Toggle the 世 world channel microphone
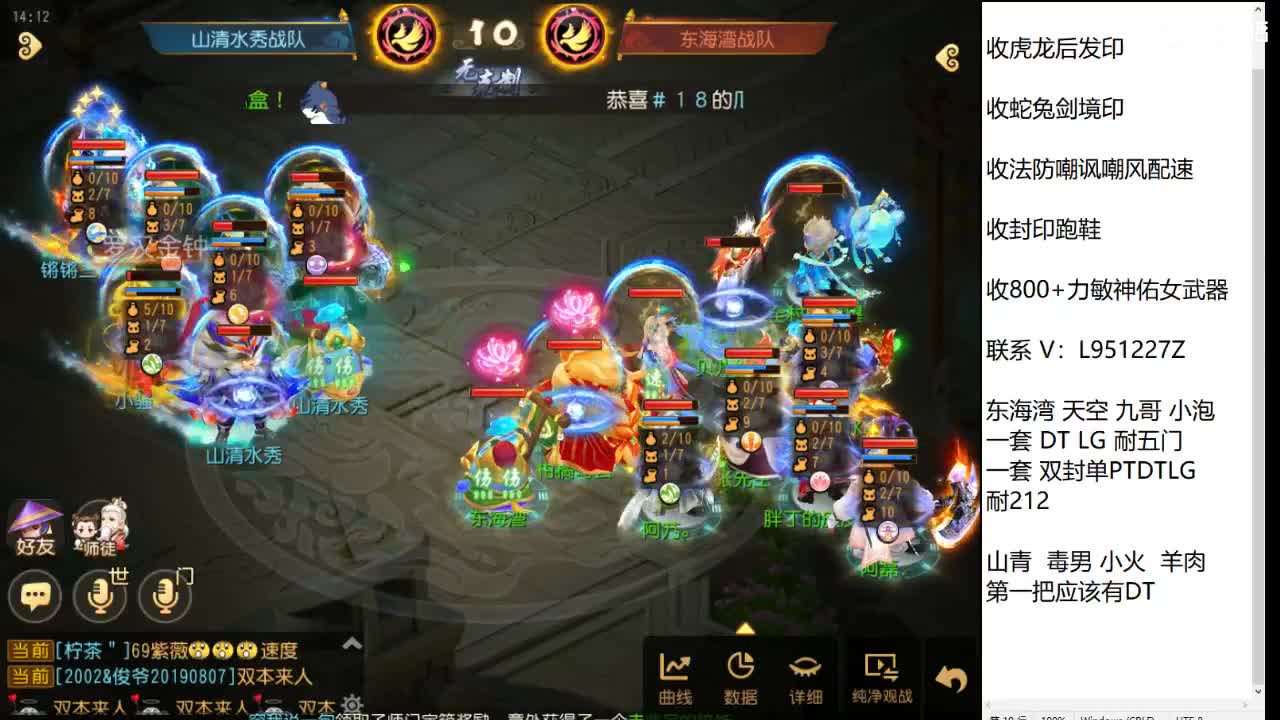The image size is (1280, 720). click(100, 596)
